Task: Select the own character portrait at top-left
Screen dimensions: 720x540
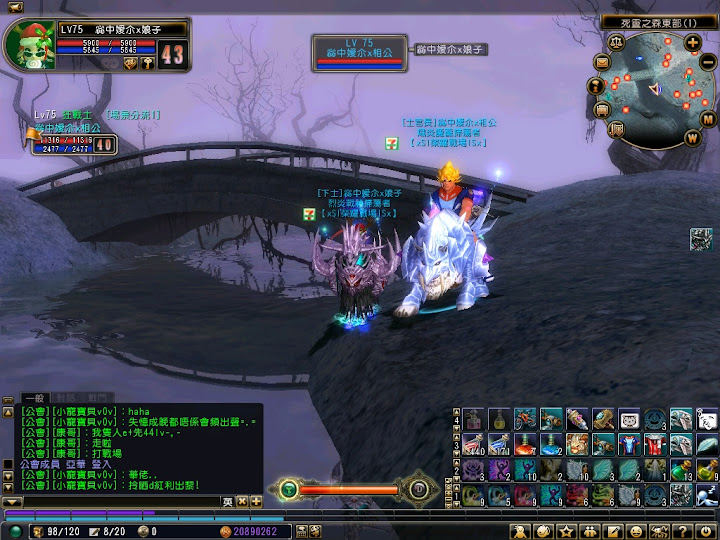Action: (x=28, y=46)
